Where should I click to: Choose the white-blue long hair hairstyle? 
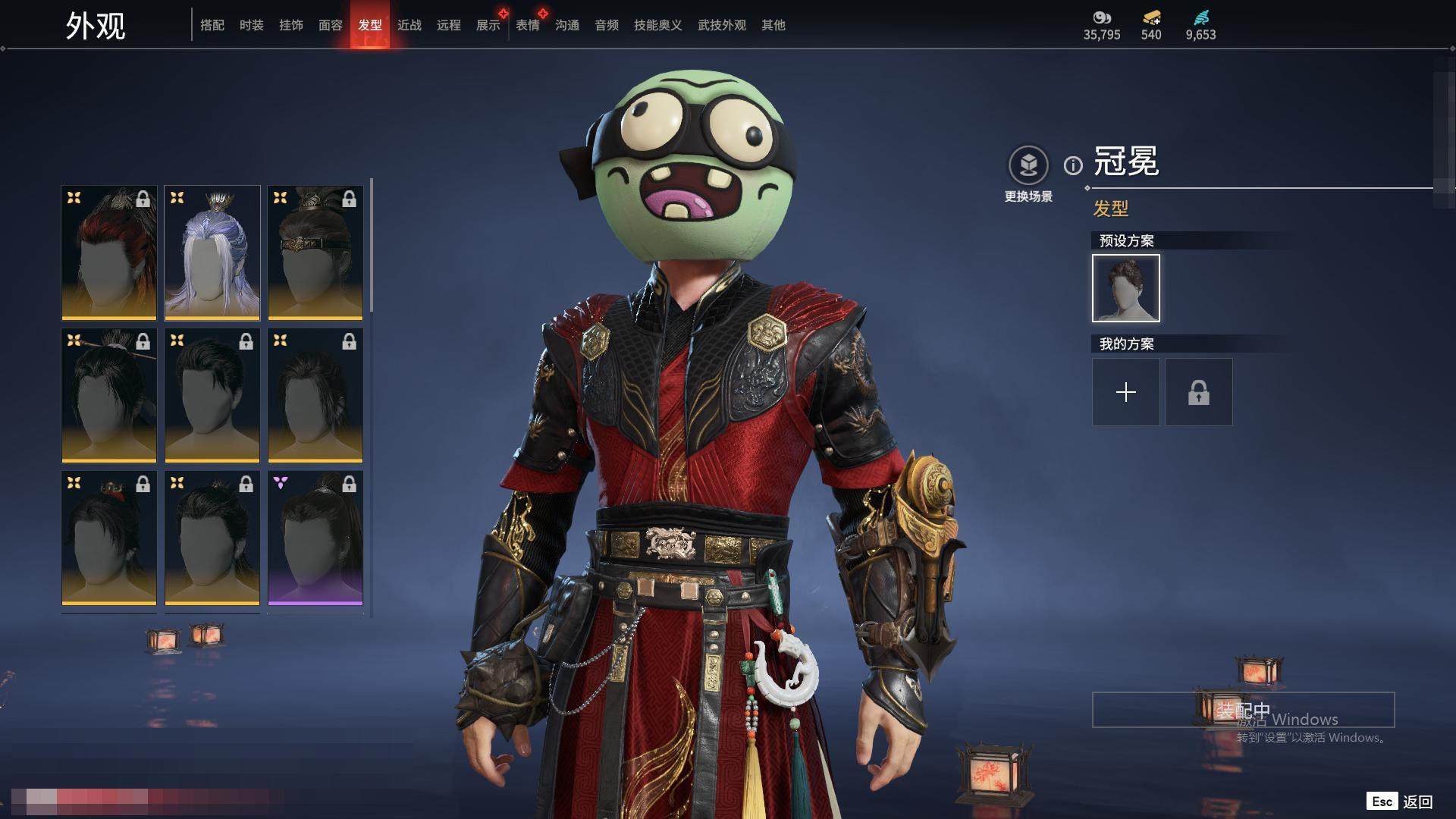212,253
